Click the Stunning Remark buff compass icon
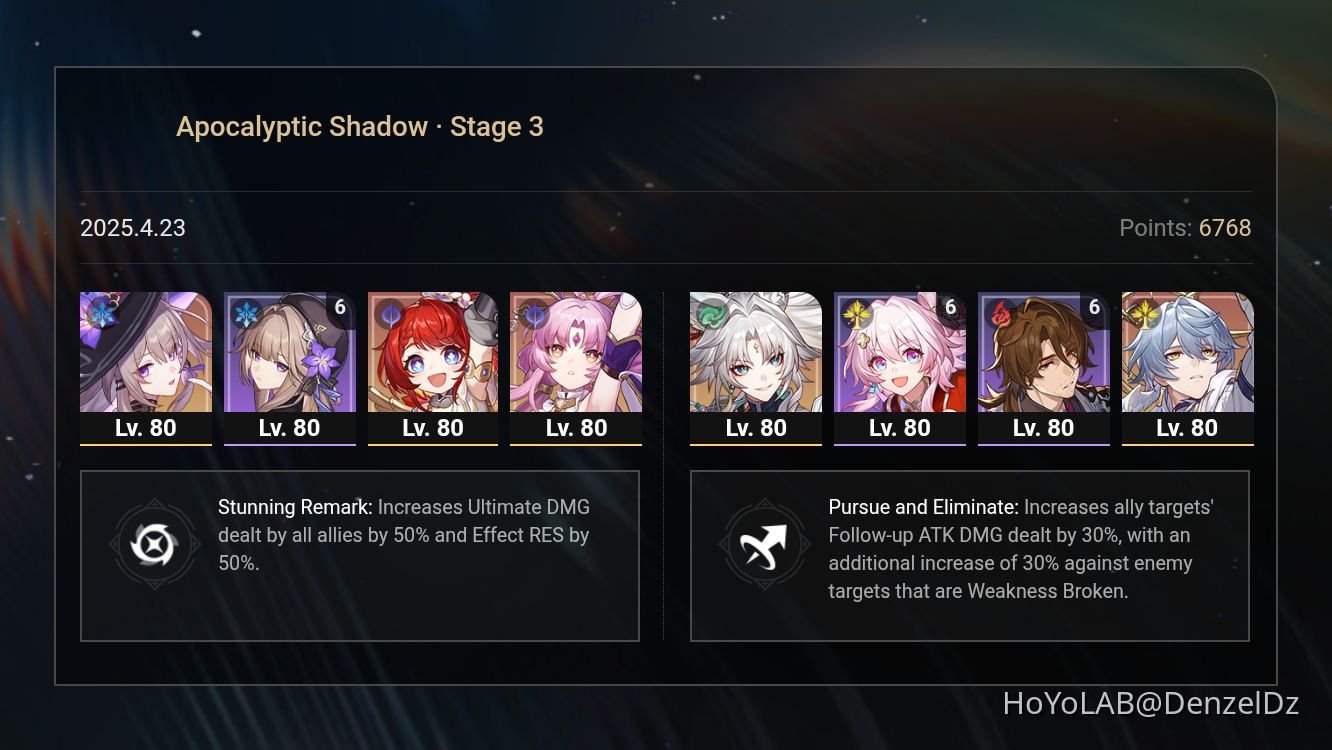 [x=155, y=544]
